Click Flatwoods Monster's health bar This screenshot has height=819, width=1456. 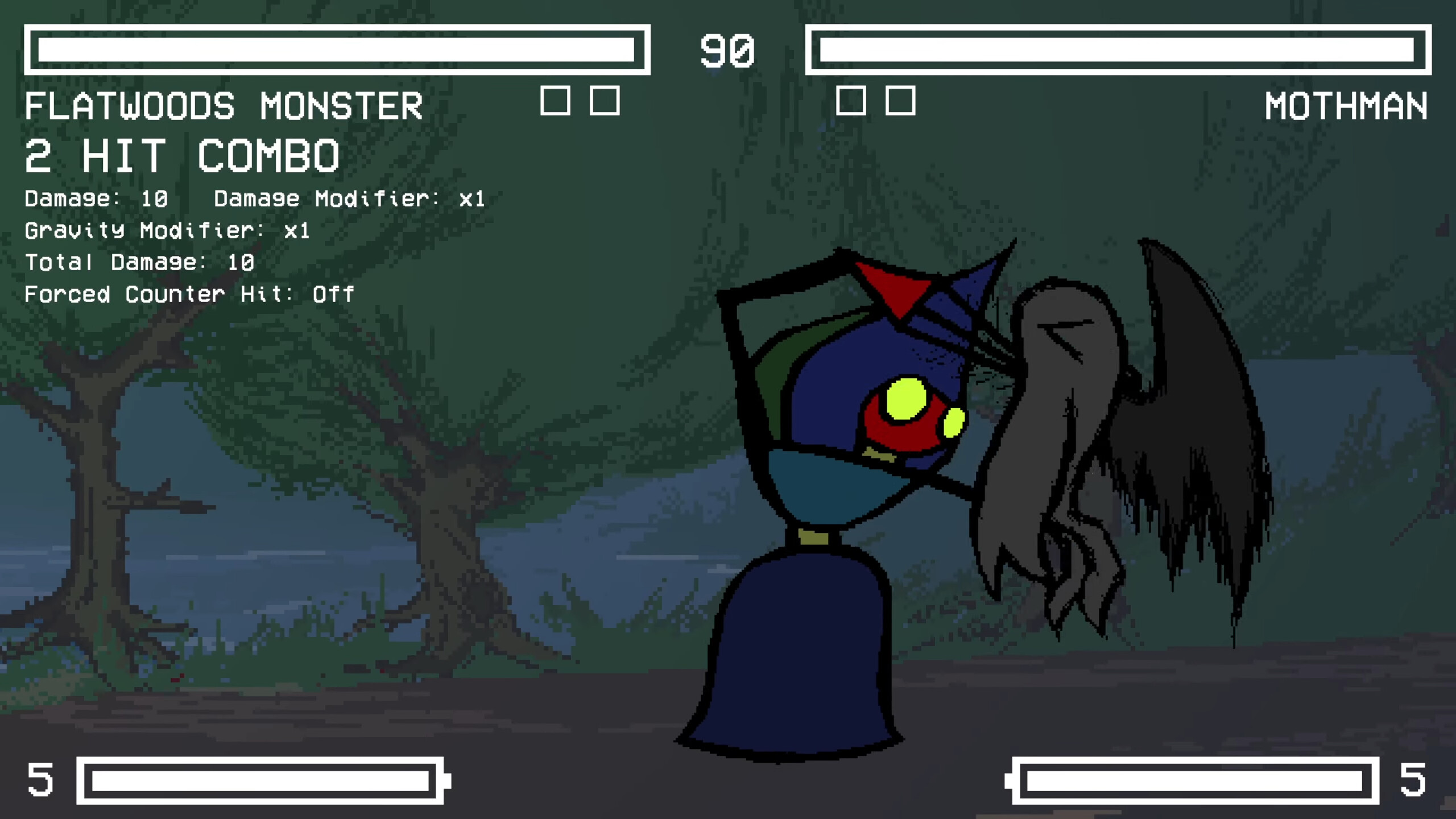point(336,50)
